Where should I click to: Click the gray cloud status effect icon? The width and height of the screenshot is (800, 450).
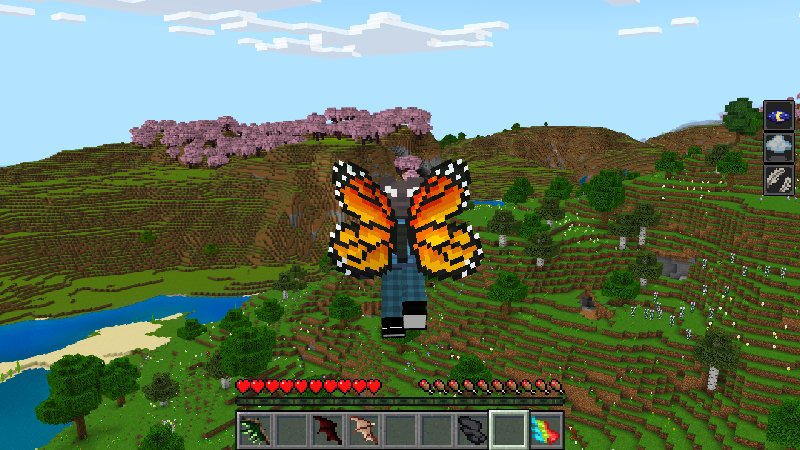[x=779, y=147]
